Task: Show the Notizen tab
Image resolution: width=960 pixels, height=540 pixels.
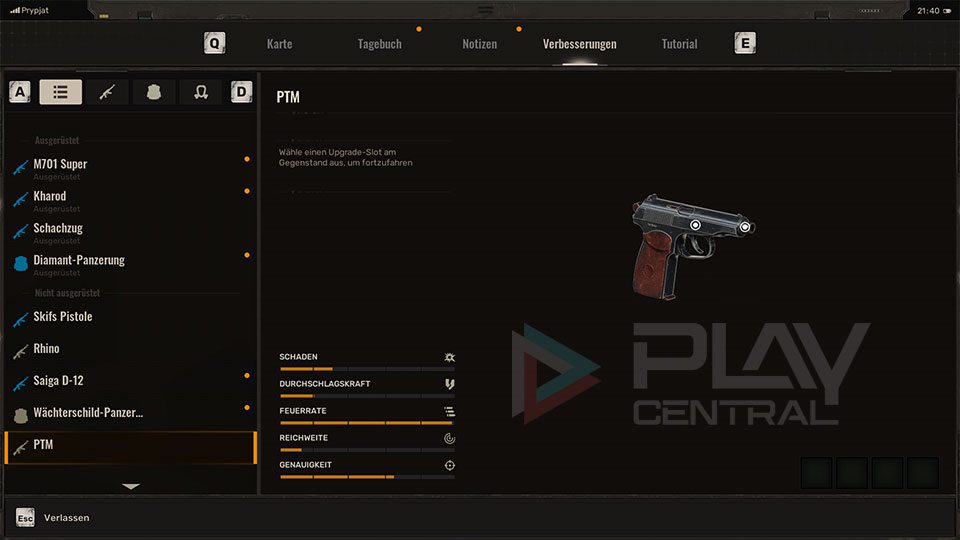Action: pos(480,44)
